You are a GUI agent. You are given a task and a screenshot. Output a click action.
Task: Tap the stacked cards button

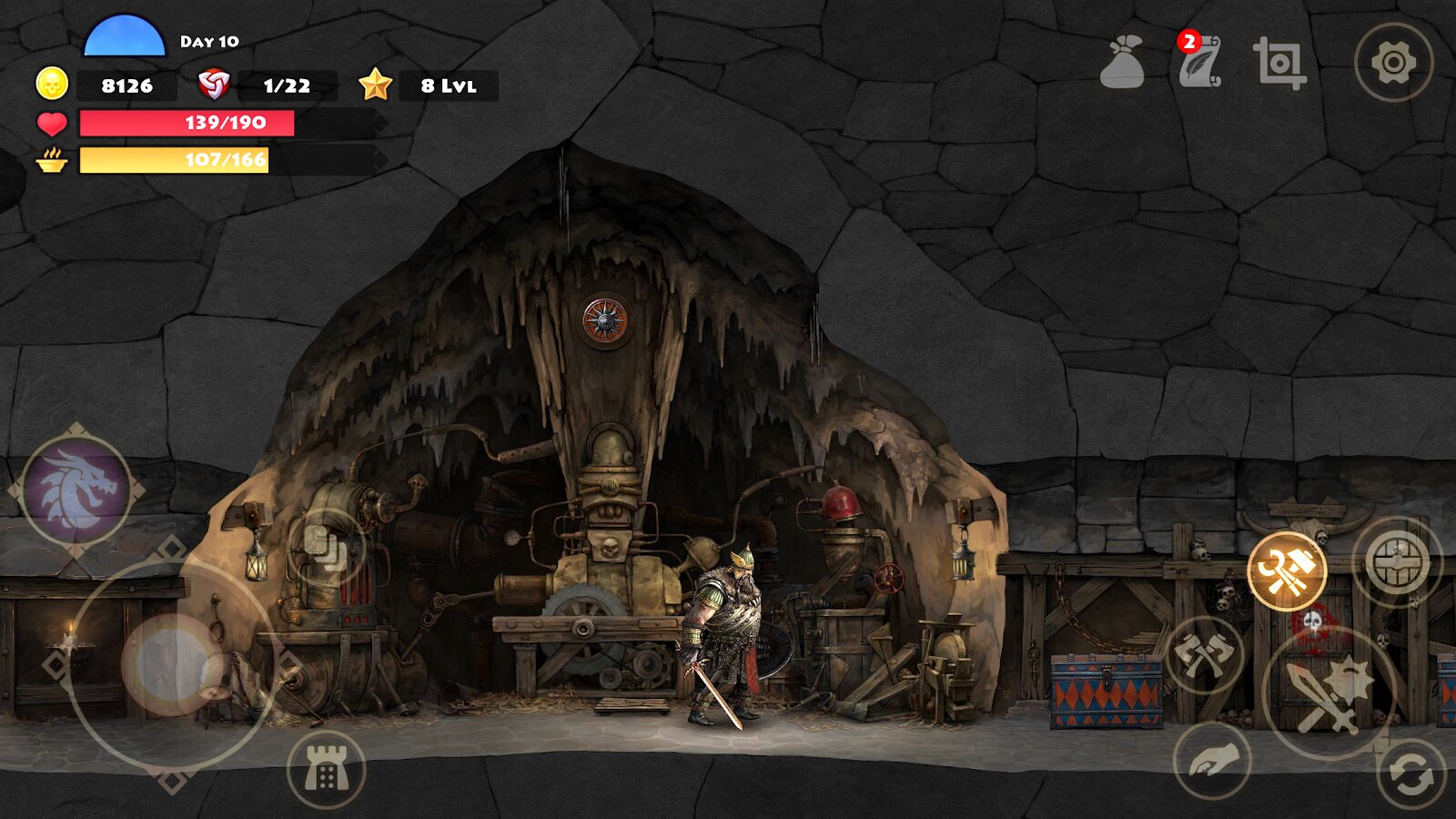click(326, 547)
